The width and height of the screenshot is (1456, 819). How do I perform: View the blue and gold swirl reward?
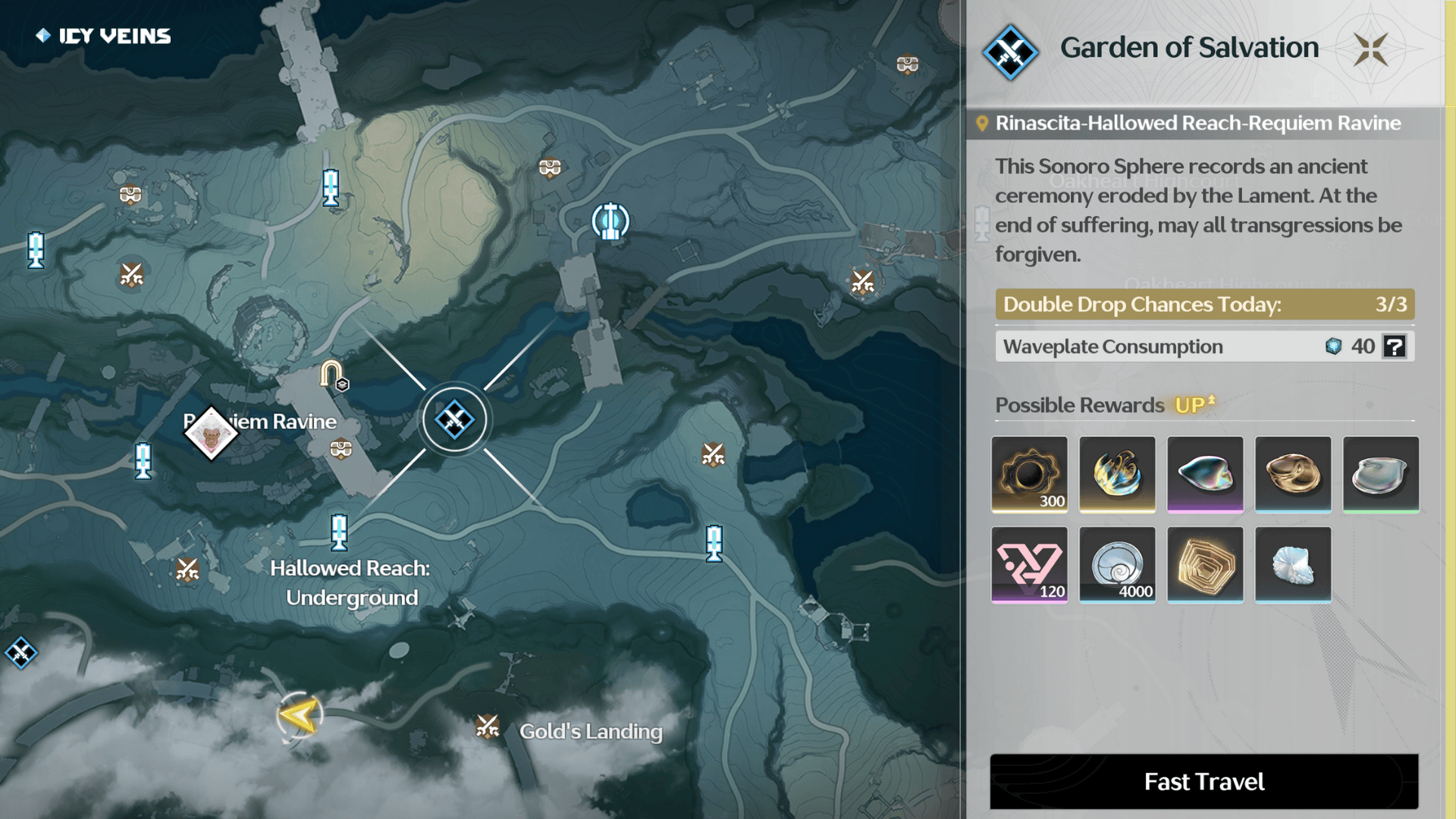[x=1117, y=474]
